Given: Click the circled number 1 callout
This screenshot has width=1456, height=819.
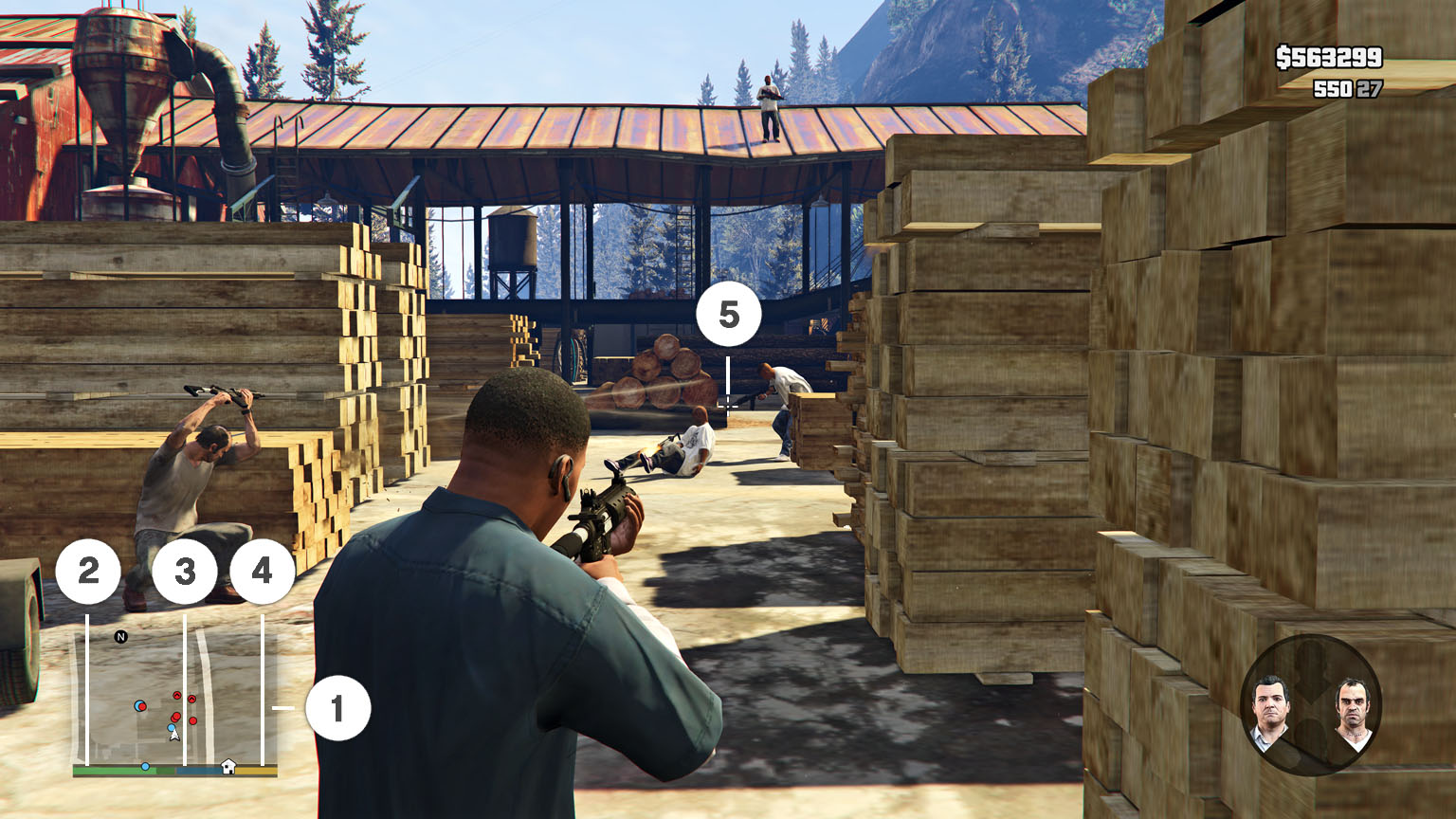Looking at the screenshot, I should (x=337, y=705).
